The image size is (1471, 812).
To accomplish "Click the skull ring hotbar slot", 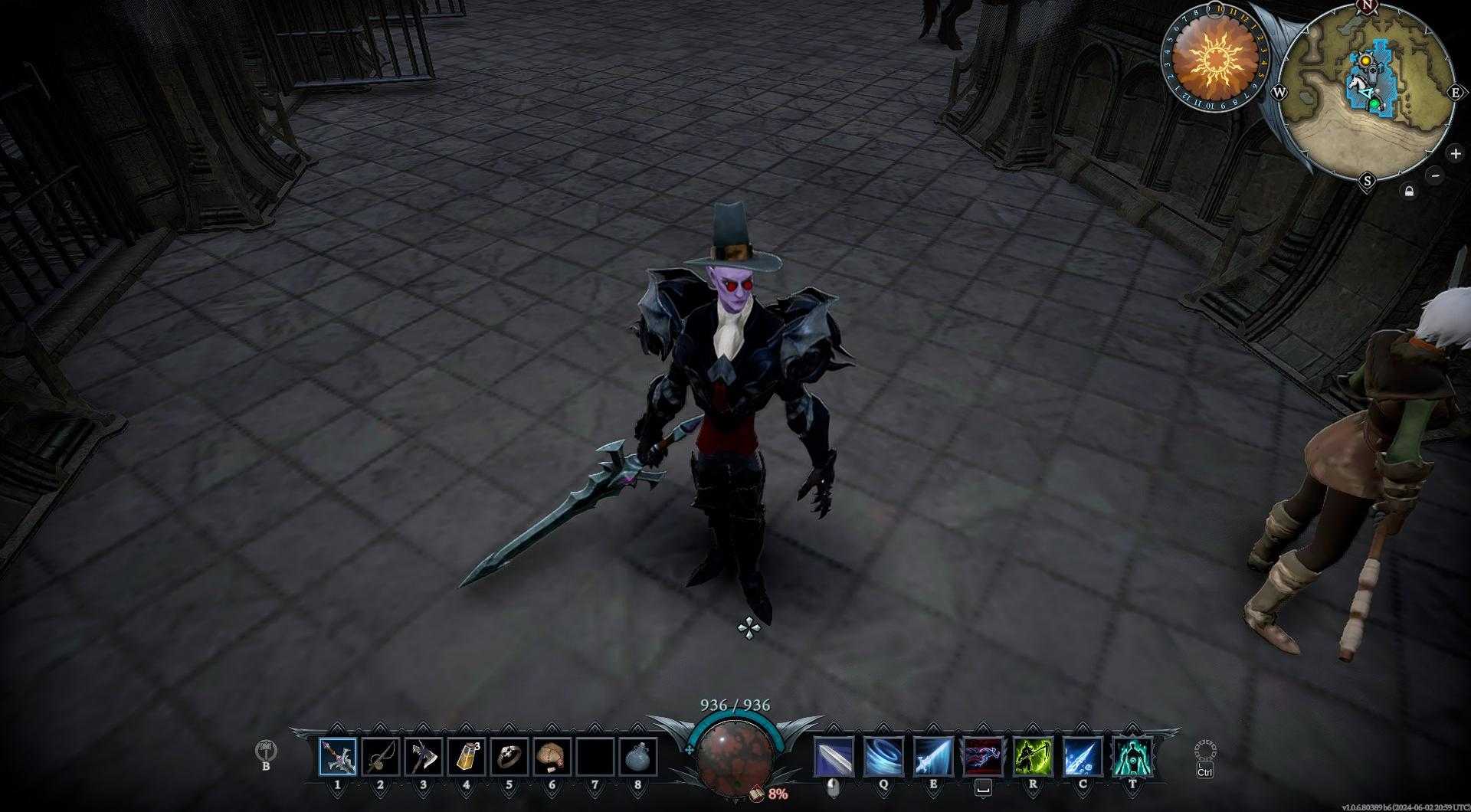I will pyautogui.click(x=509, y=757).
